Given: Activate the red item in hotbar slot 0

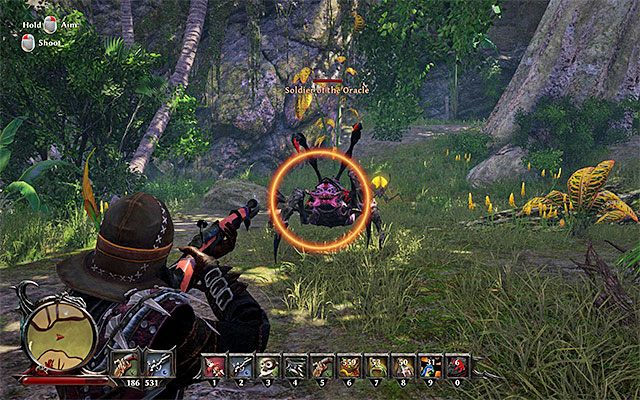Looking at the screenshot, I should (x=458, y=365).
